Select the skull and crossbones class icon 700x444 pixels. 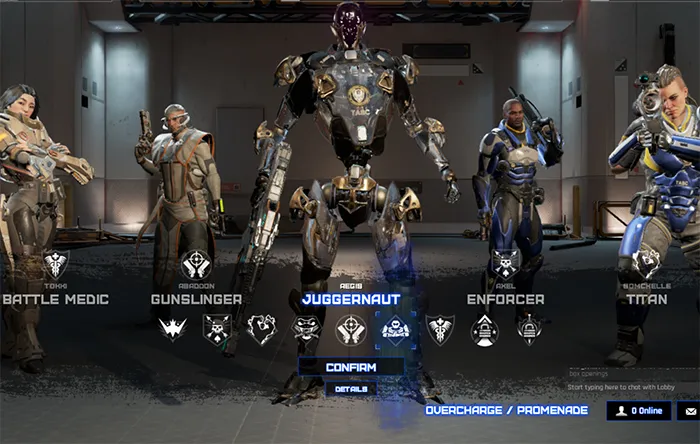(217, 328)
